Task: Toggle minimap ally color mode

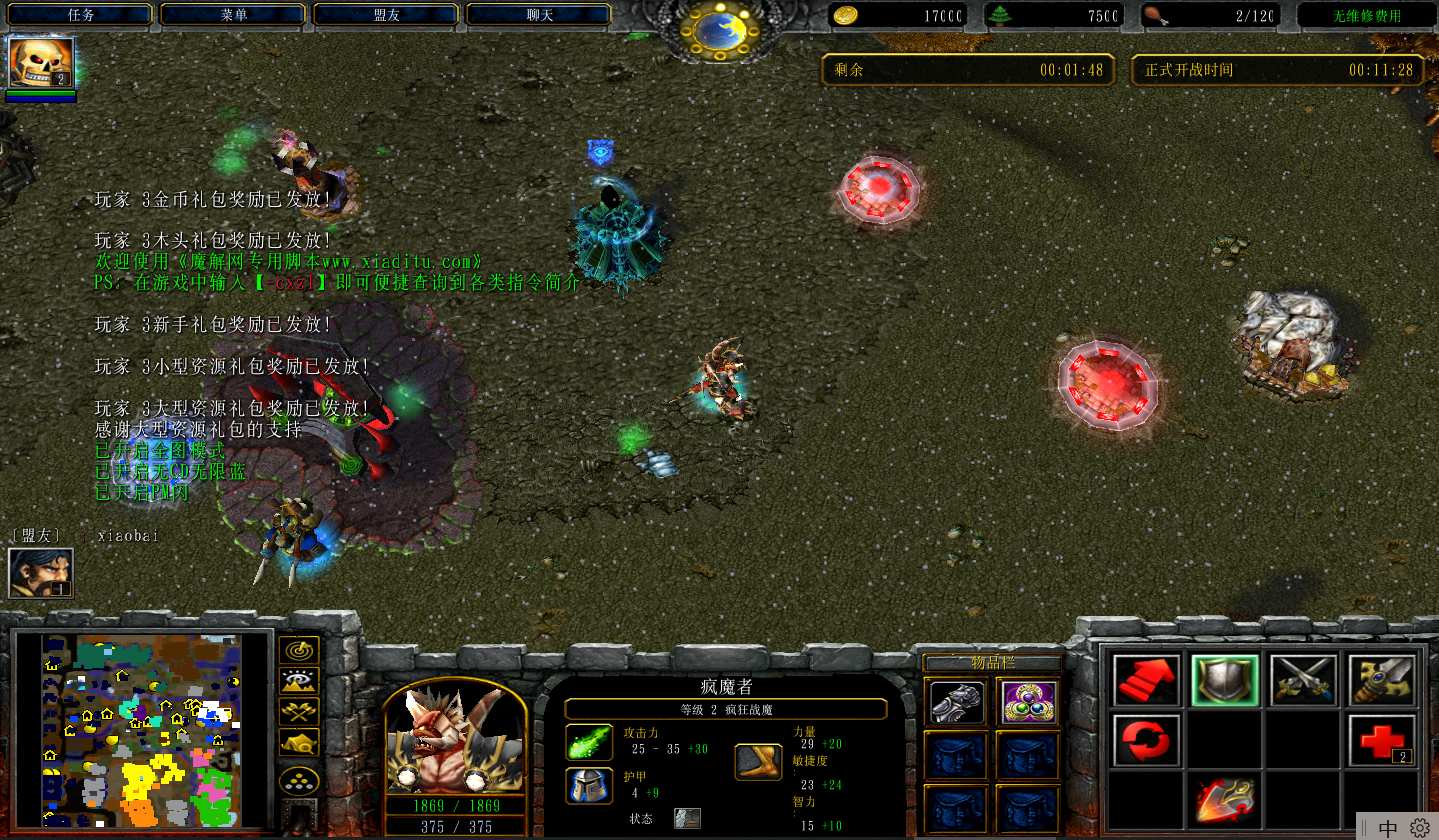Action: point(299,711)
